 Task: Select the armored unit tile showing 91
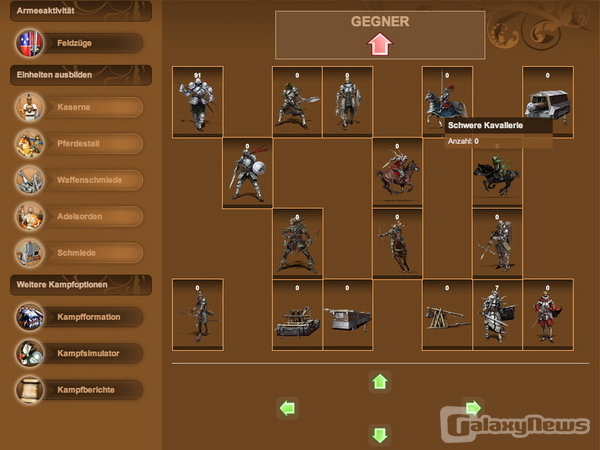(197, 102)
